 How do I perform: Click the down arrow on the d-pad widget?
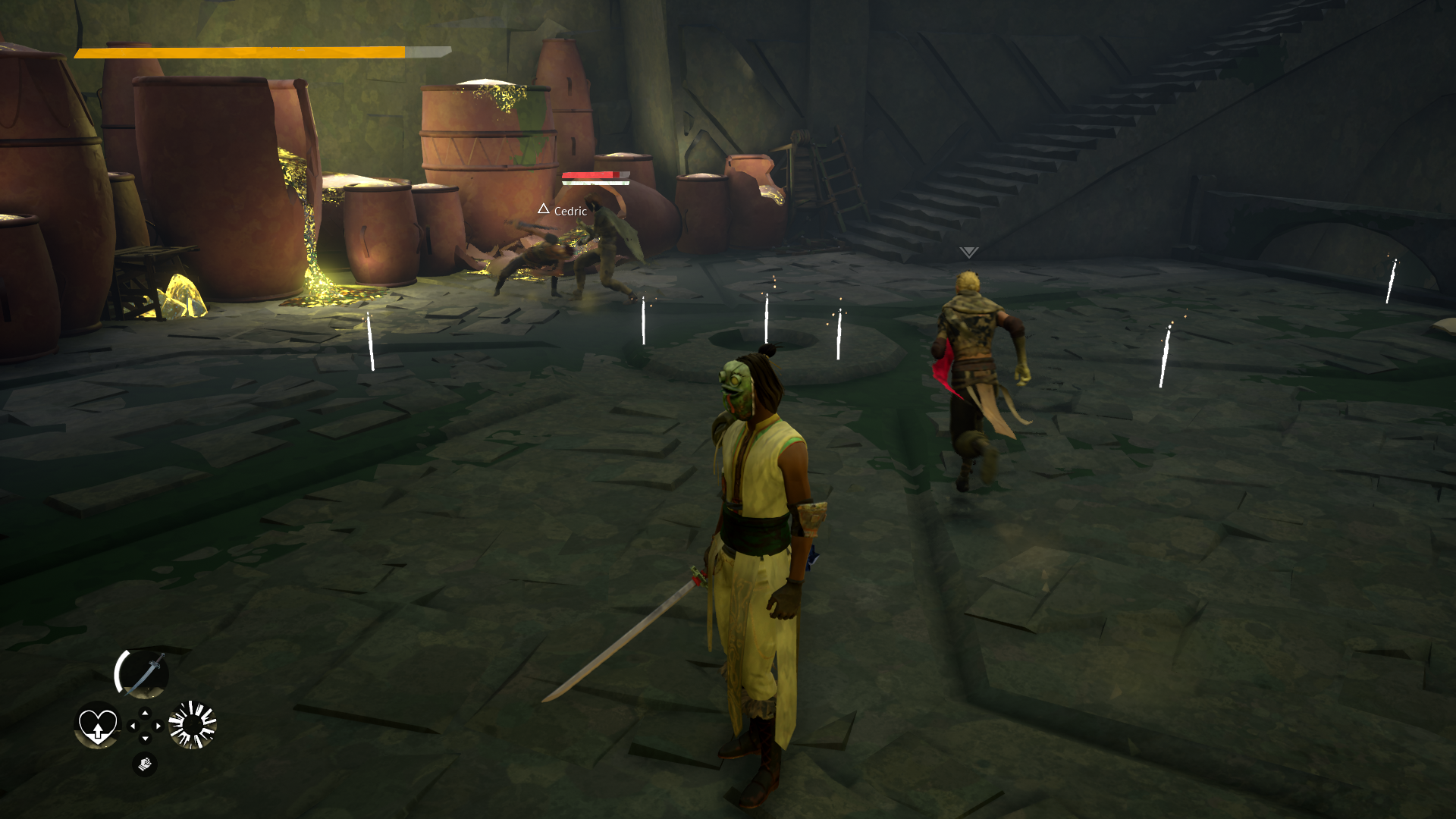click(145, 738)
